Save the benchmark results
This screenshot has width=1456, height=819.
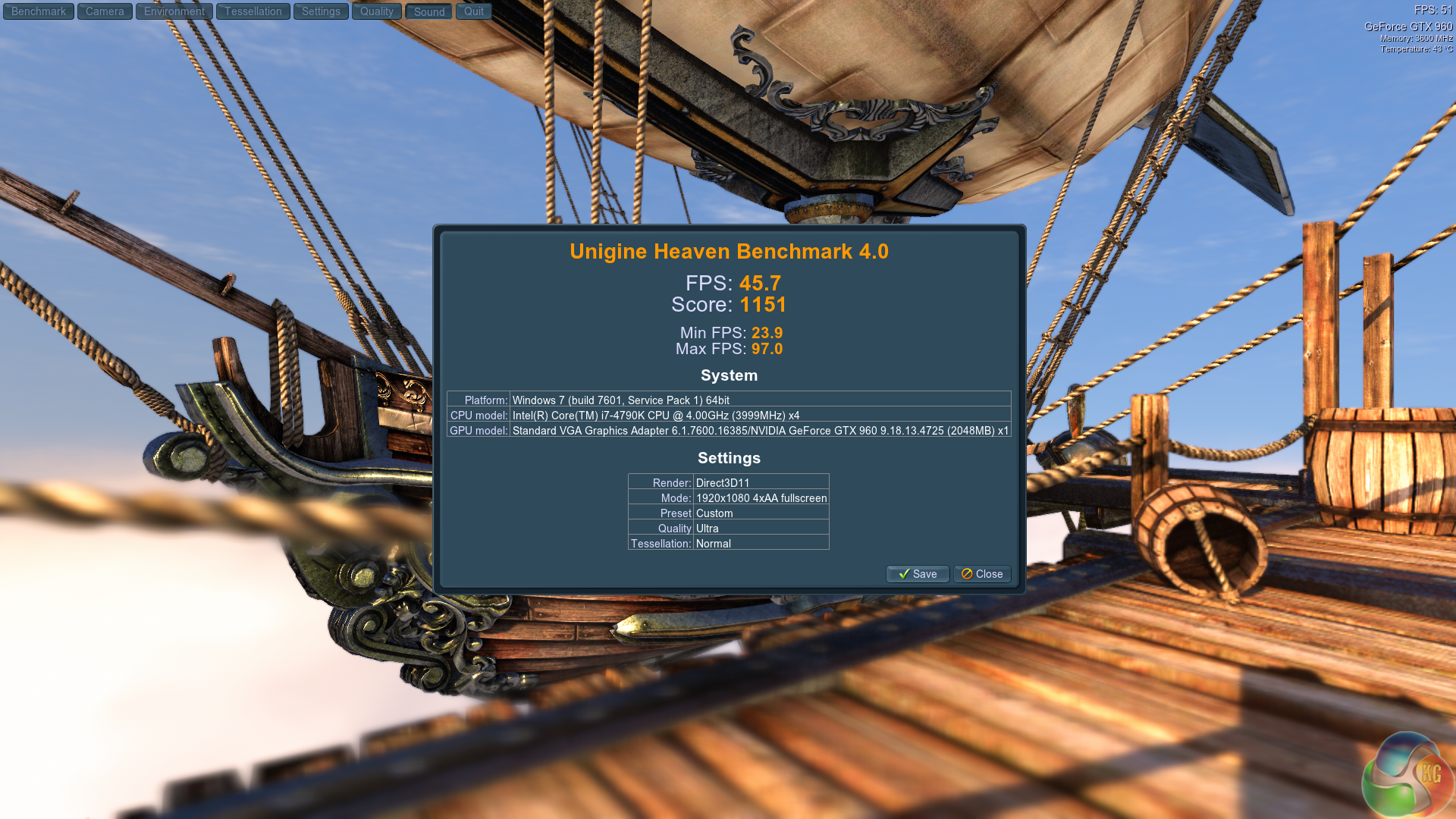coord(918,574)
